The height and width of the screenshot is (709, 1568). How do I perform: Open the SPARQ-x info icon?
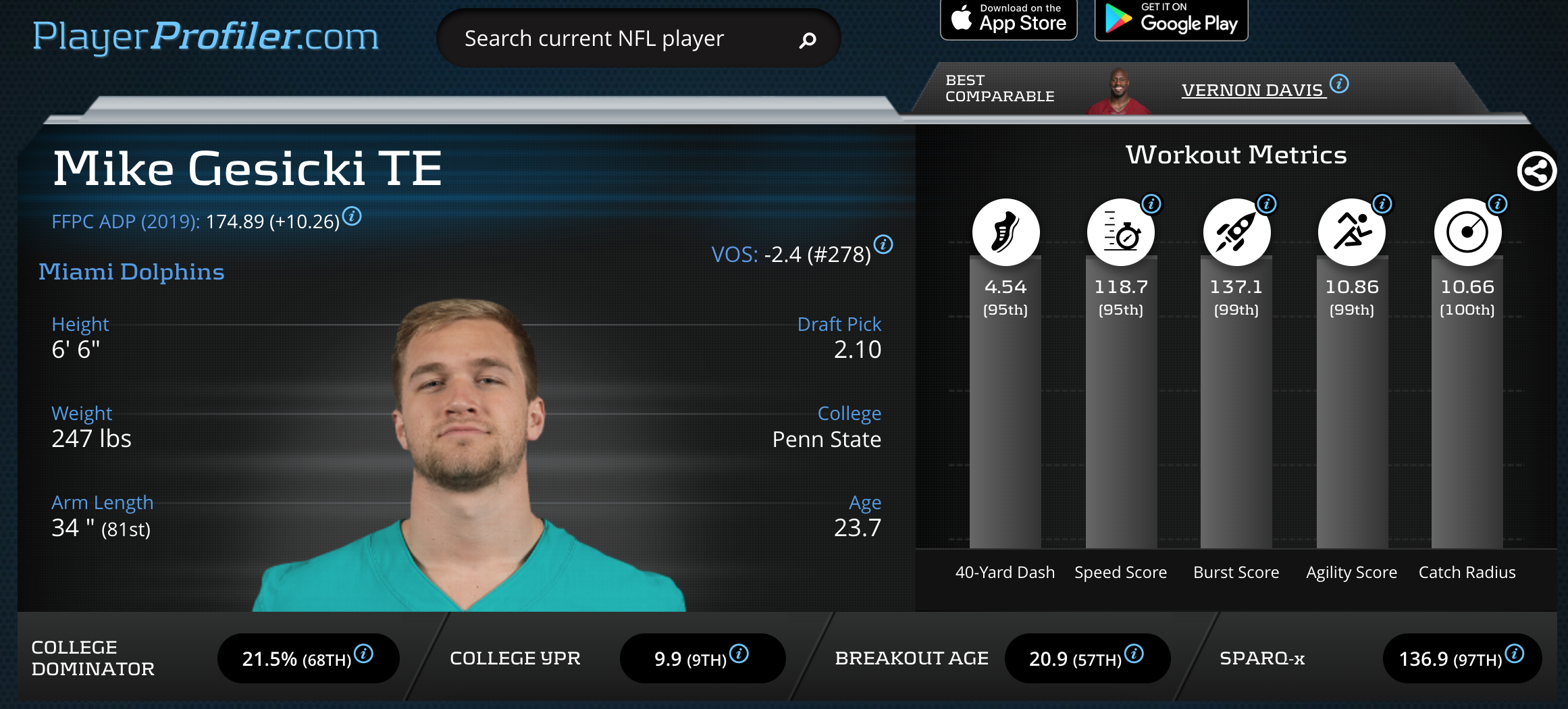coord(1515,654)
